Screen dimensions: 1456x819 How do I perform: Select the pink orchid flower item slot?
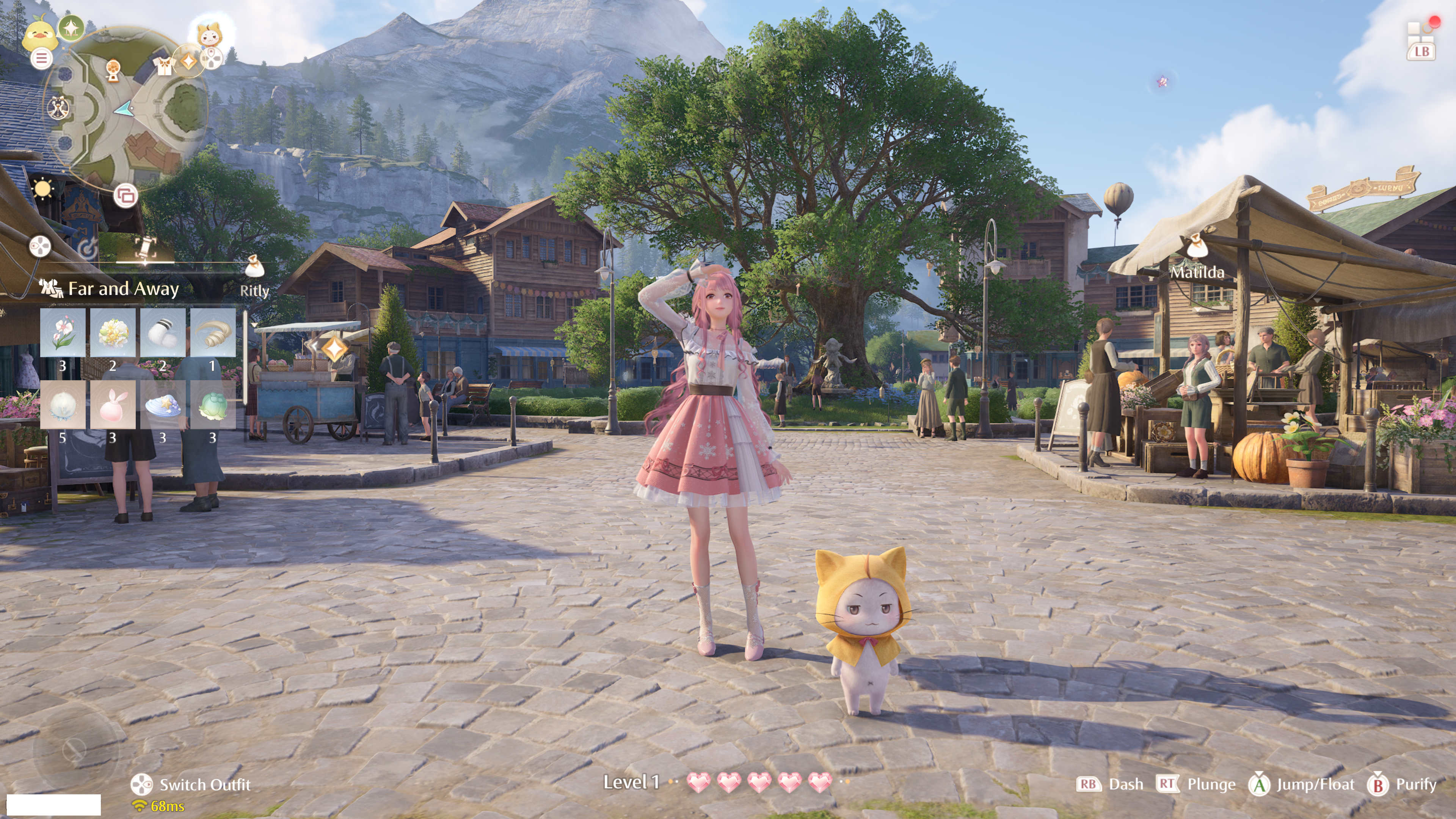(63, 333)
